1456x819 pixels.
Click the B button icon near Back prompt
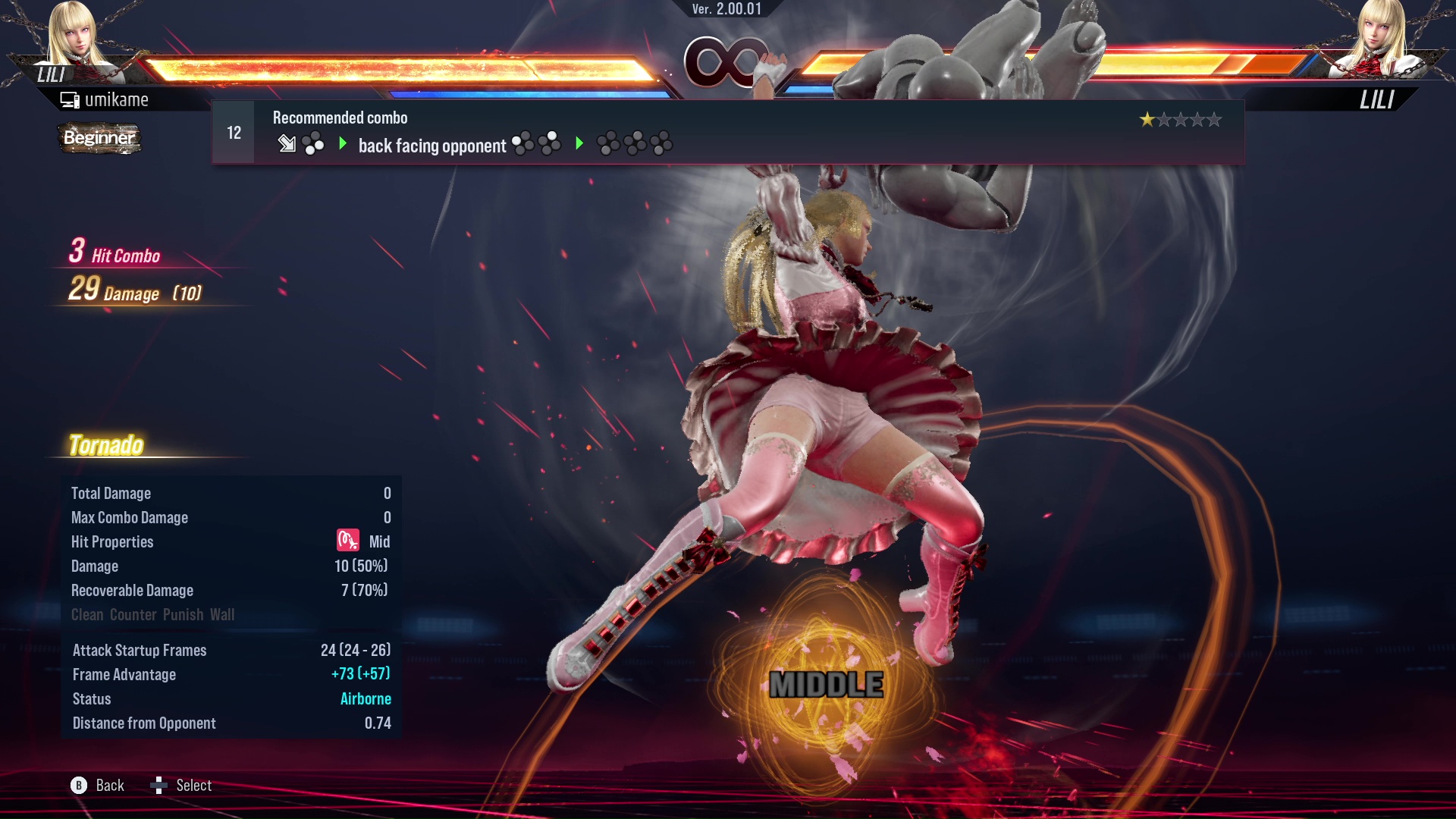pos(78,786)
